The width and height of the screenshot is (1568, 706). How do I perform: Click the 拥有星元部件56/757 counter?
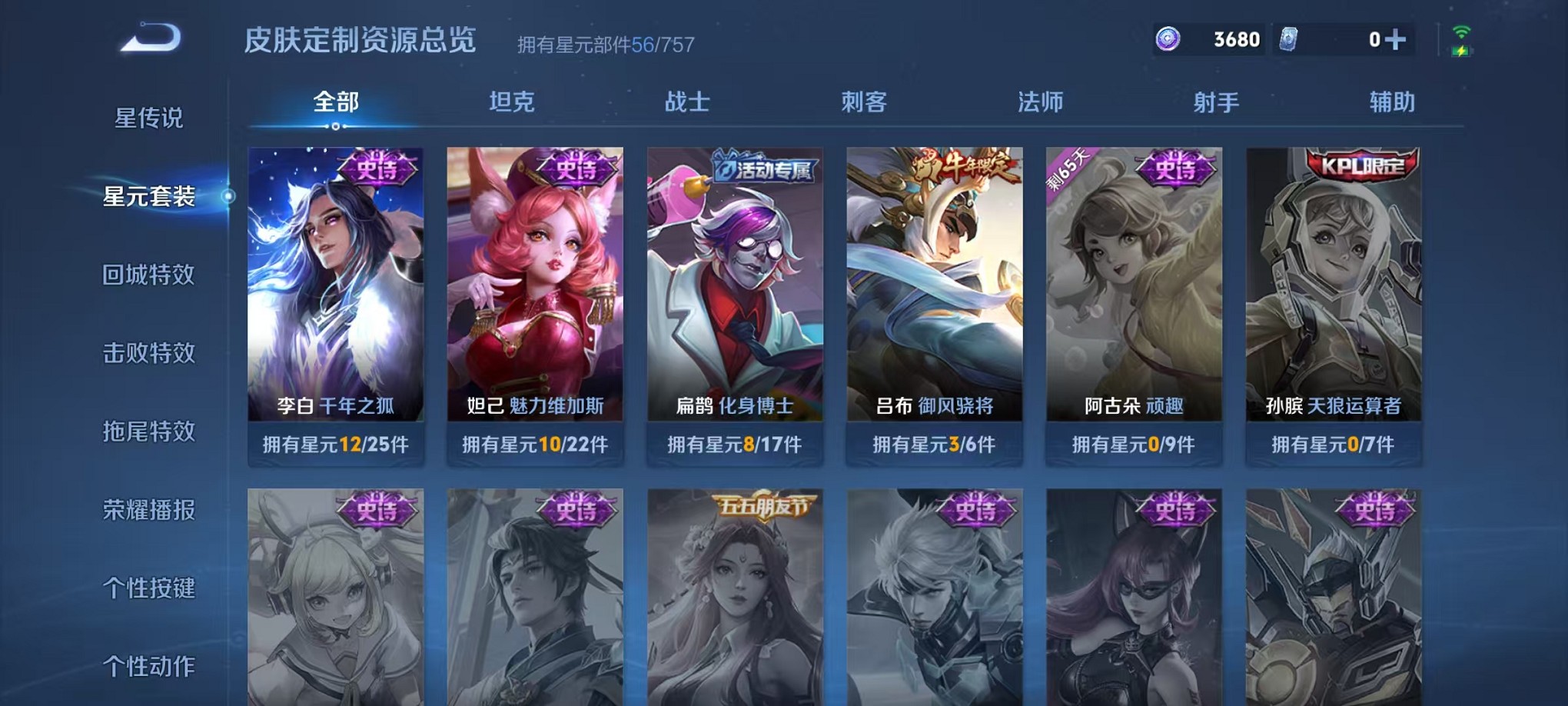[x=605, y=44]
